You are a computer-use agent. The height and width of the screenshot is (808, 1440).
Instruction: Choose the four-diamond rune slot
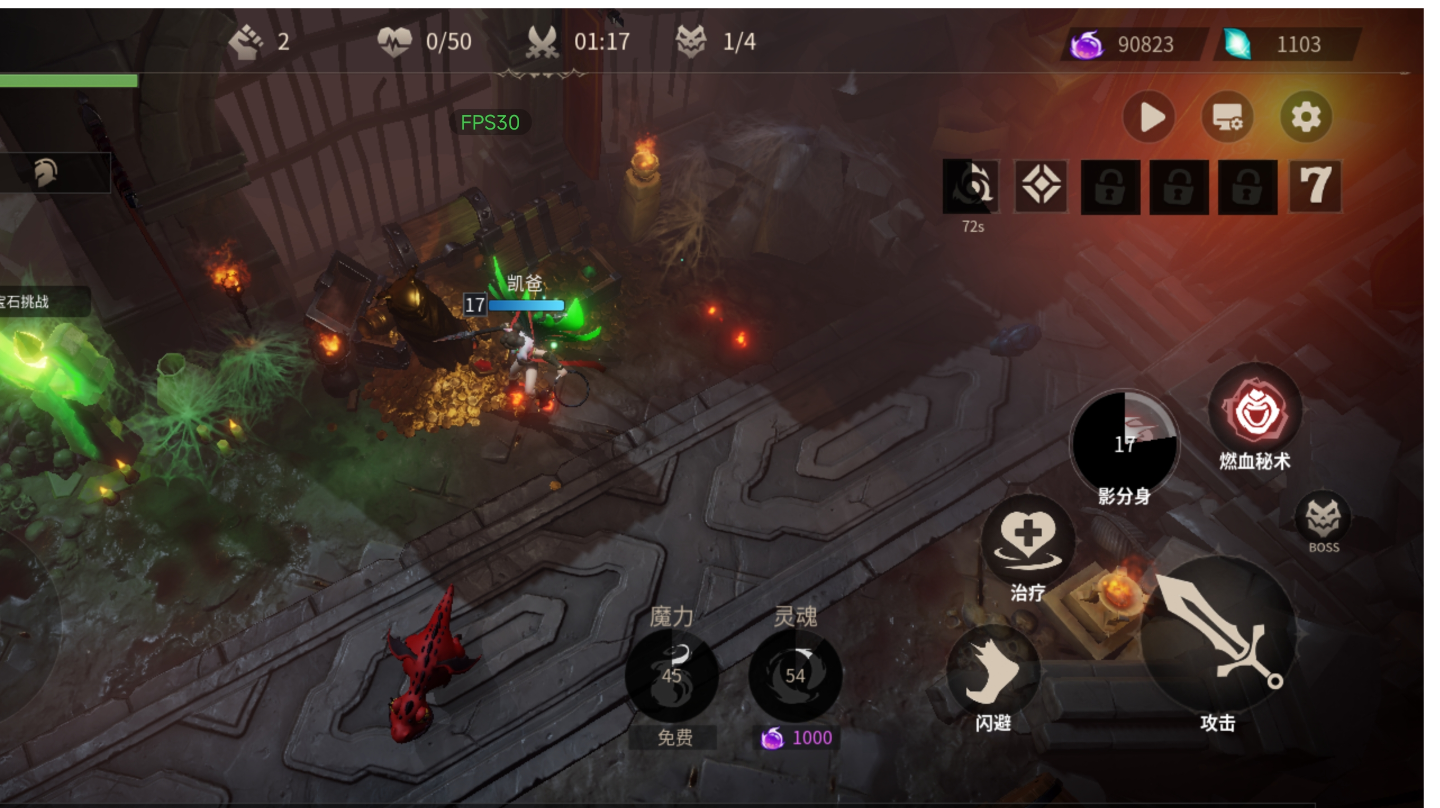coord(1041,187)
